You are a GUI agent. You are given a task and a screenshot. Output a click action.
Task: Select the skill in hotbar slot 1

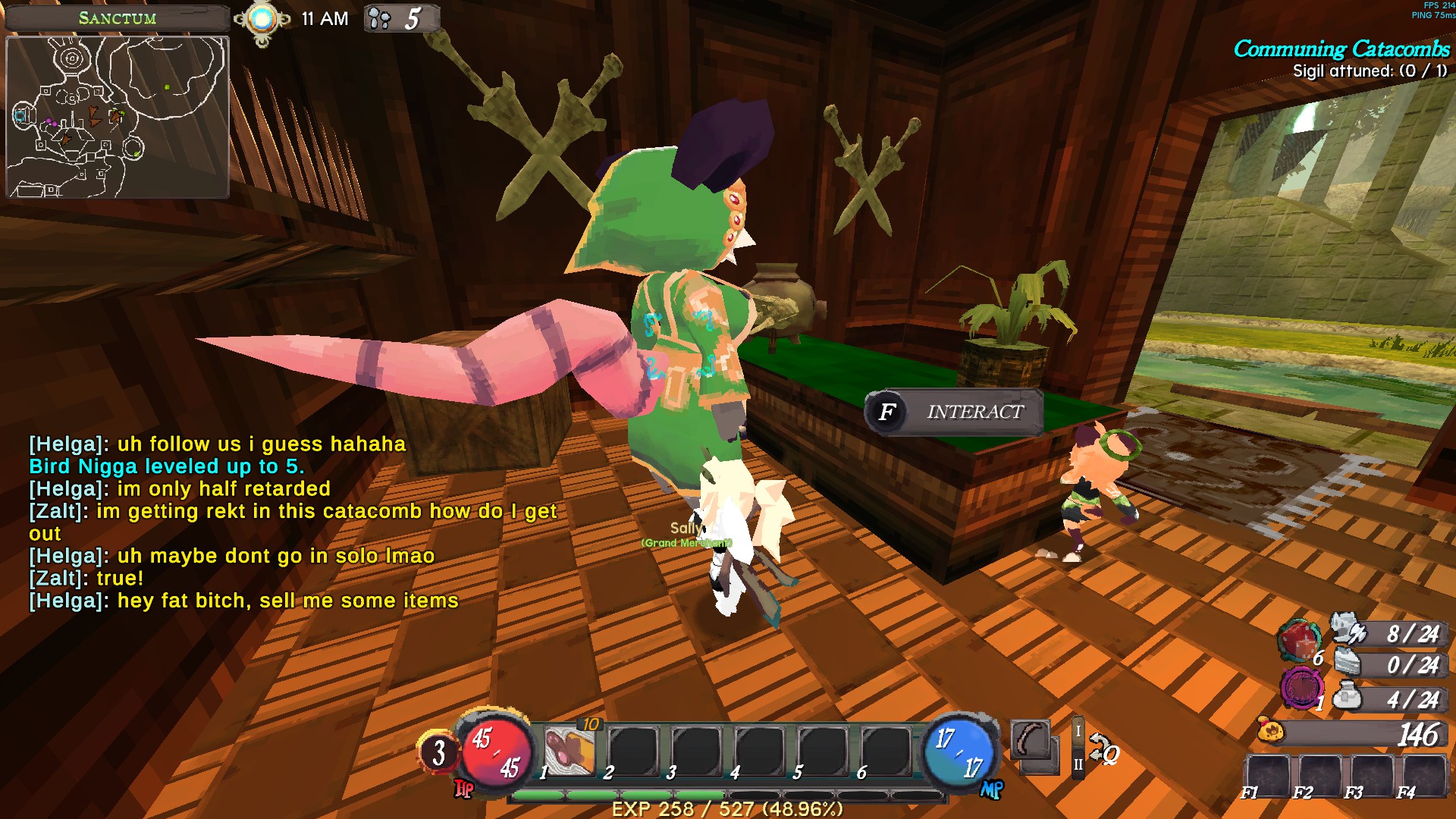[569, 751]
